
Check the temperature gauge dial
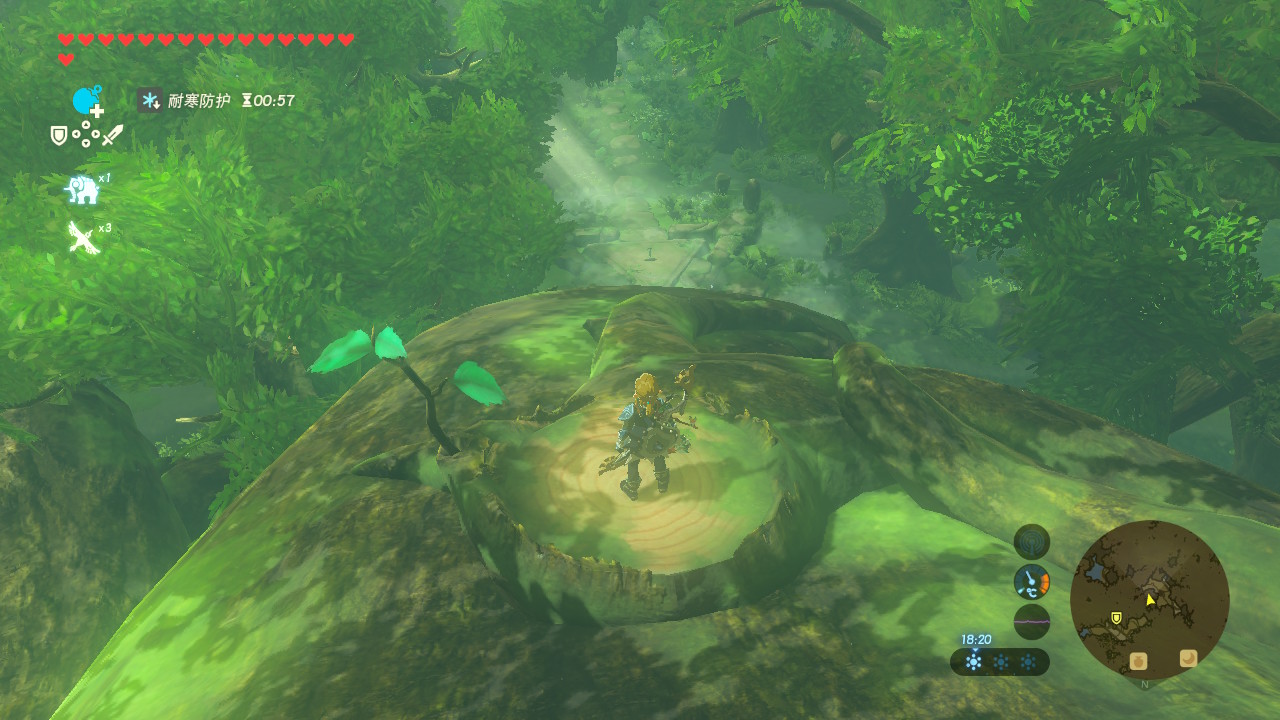[x=1031, y=581]
